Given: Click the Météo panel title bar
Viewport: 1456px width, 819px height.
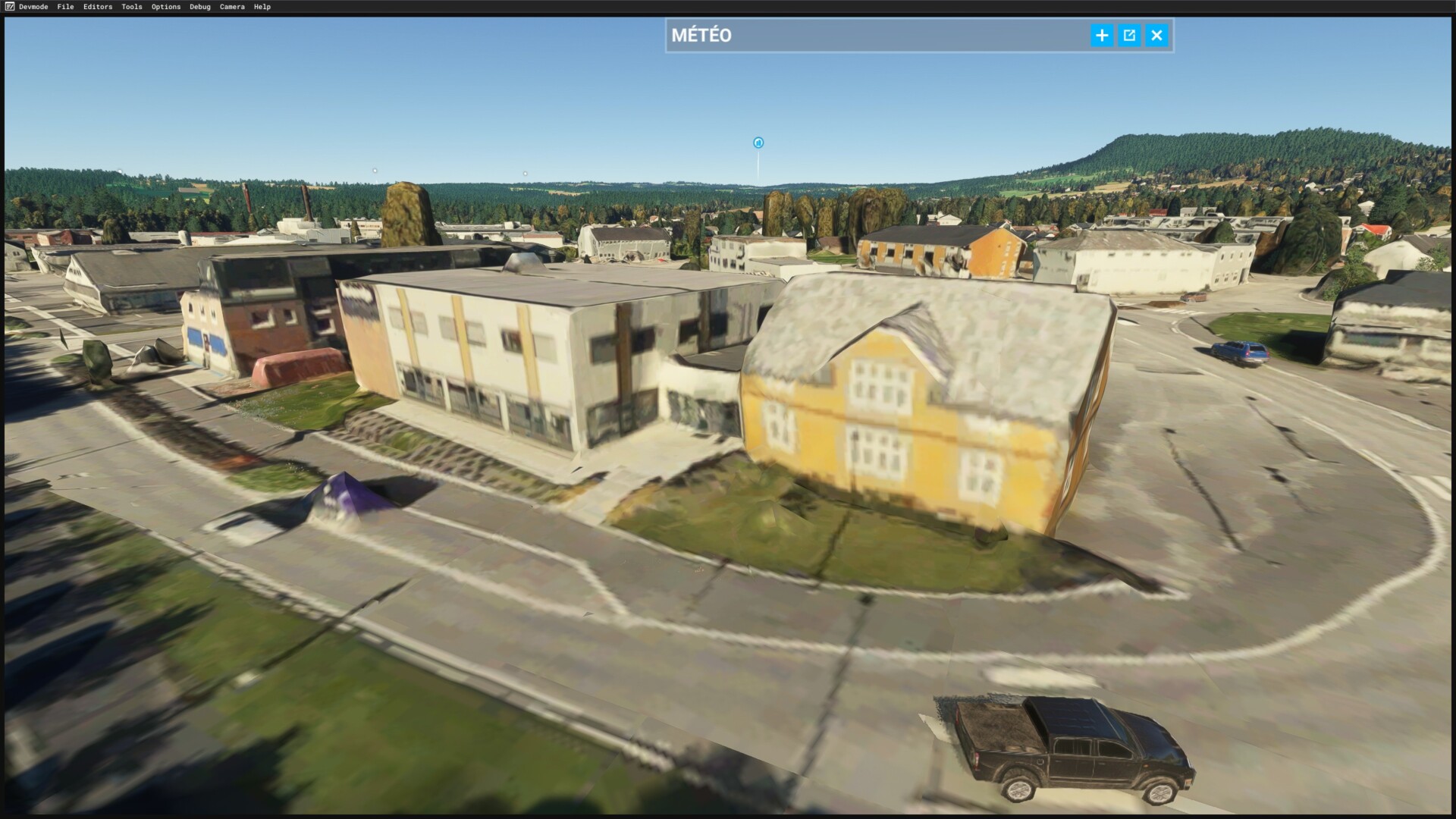Looking at the screenshot, I should 872,36.
